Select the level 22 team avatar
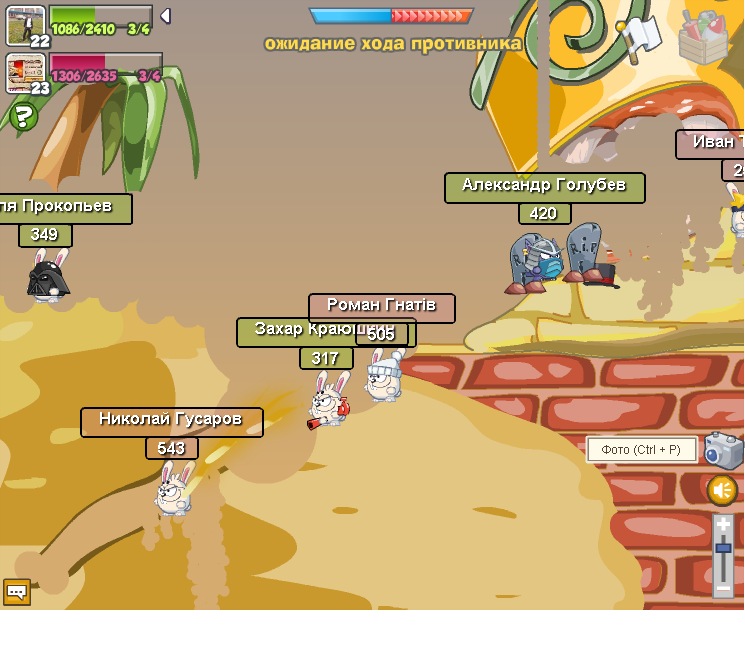Image resolution: width=745 pixels, height=650 pixels. pyautogui.click(x=25, y=25)
